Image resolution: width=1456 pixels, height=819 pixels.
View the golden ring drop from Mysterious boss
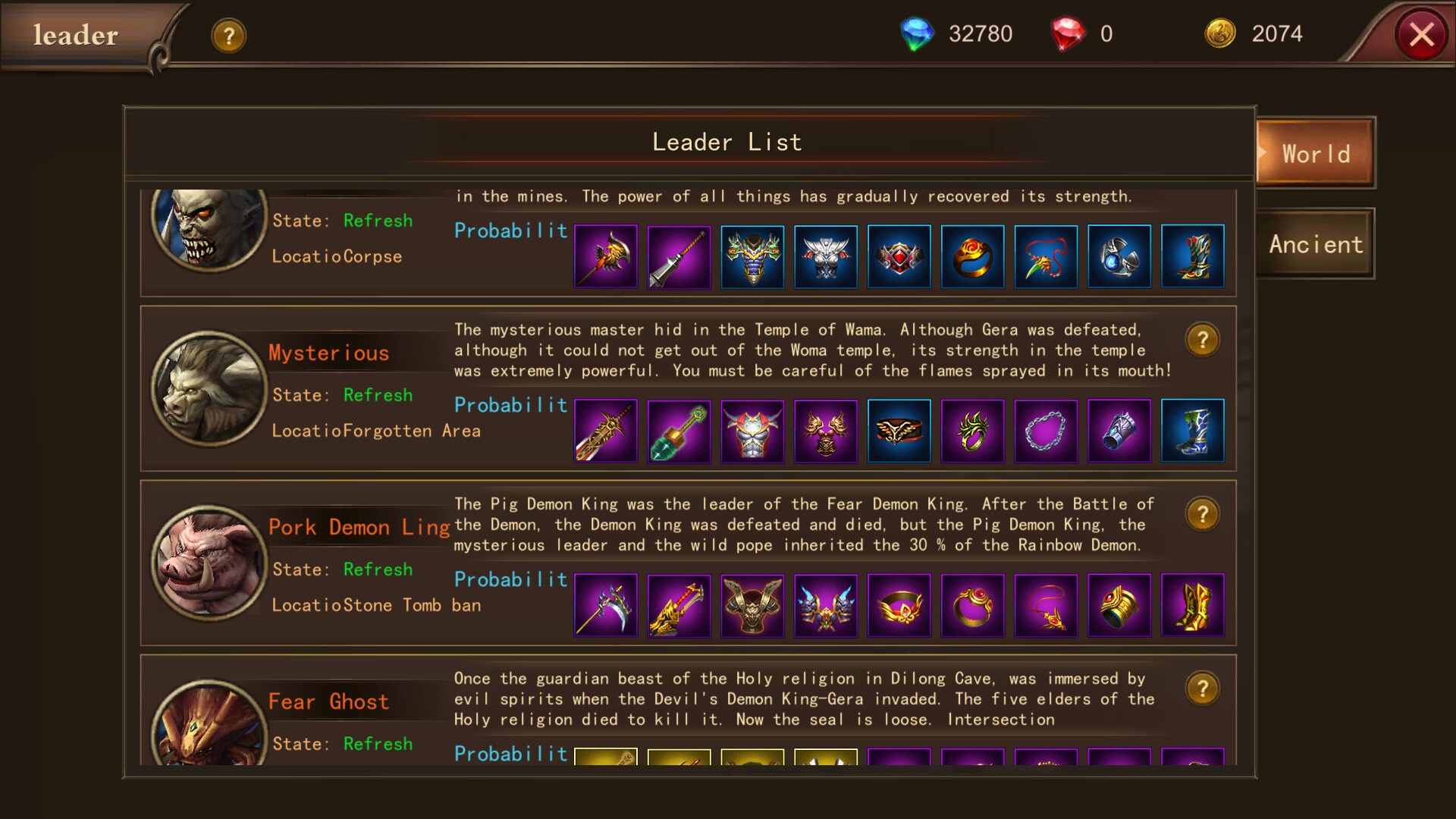pyautogui.click(x=972, y=431)
